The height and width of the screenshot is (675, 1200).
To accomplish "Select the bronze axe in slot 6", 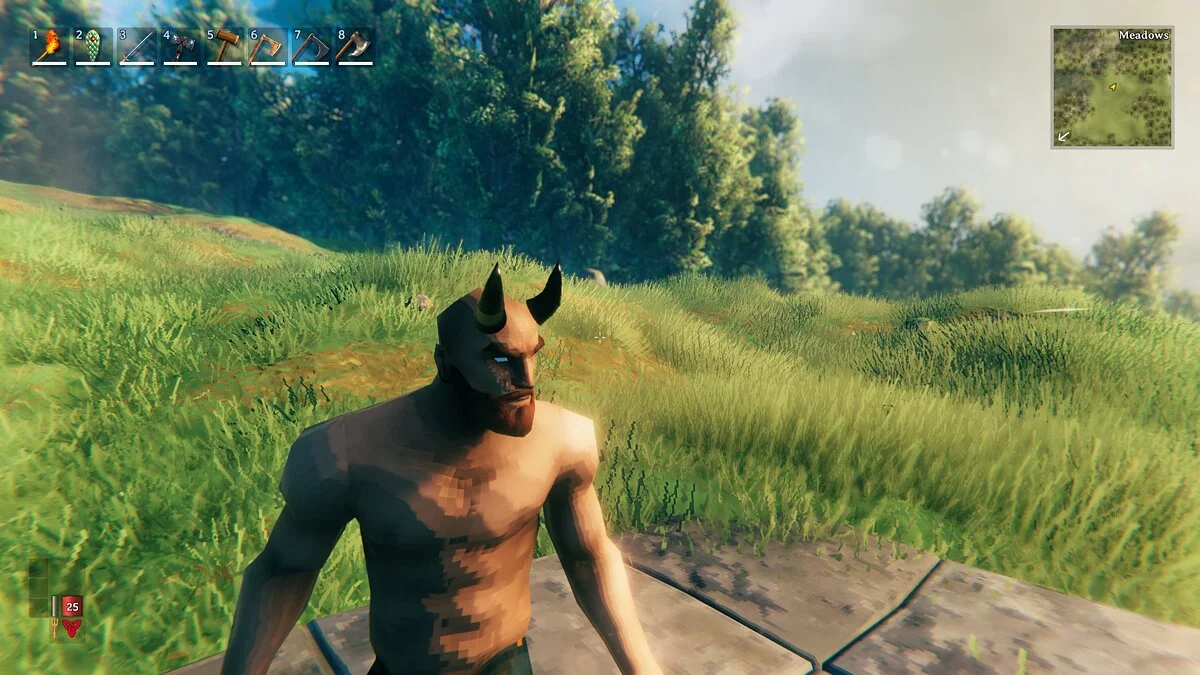I will [x=268, y=46].
